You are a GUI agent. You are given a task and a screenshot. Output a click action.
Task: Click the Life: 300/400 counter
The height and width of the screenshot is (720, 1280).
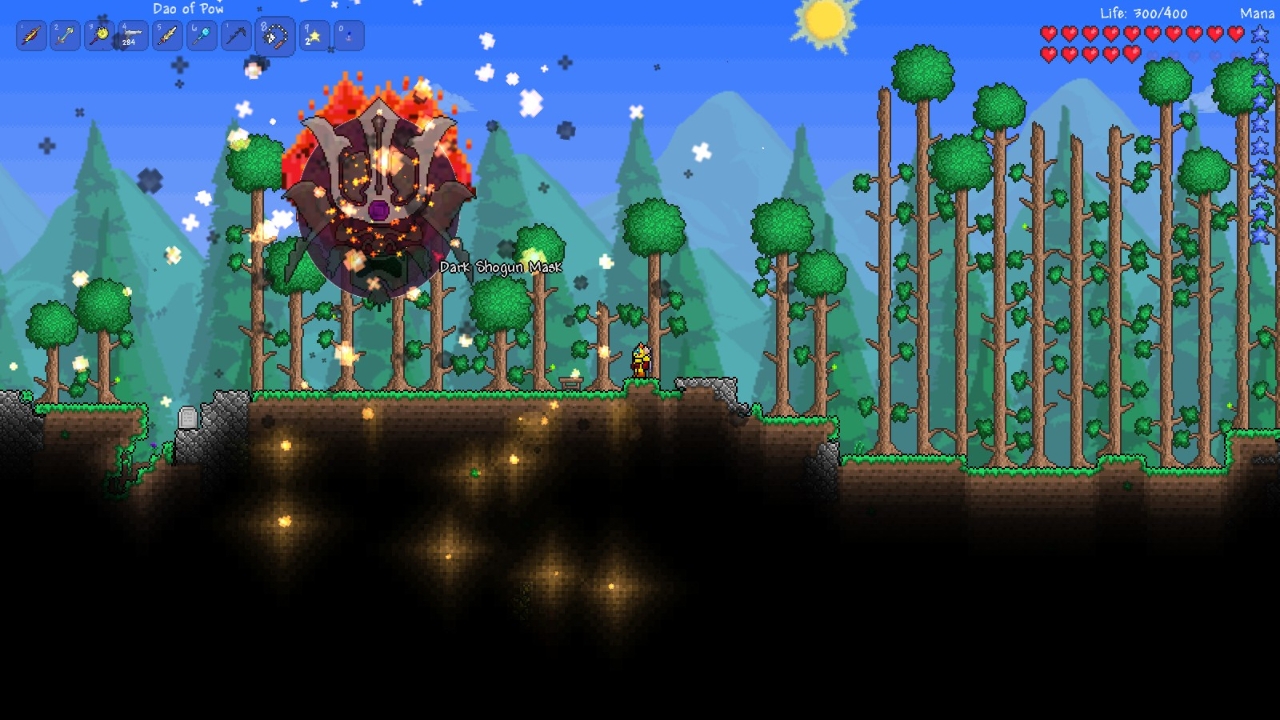pyautogui.click(x=1143, y=14)
